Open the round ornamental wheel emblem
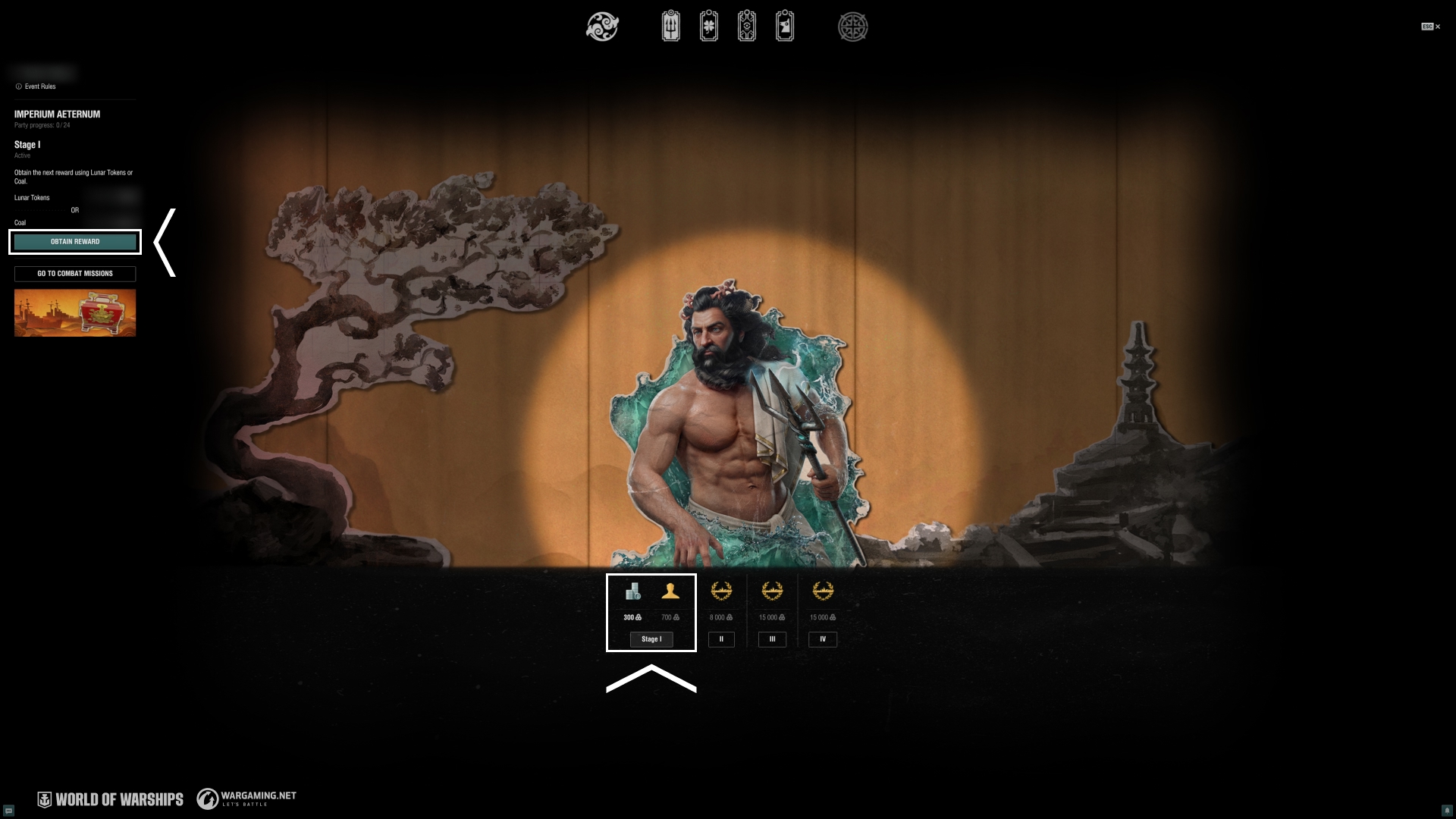Screen dimensions: 1456x819 [853, 27]
